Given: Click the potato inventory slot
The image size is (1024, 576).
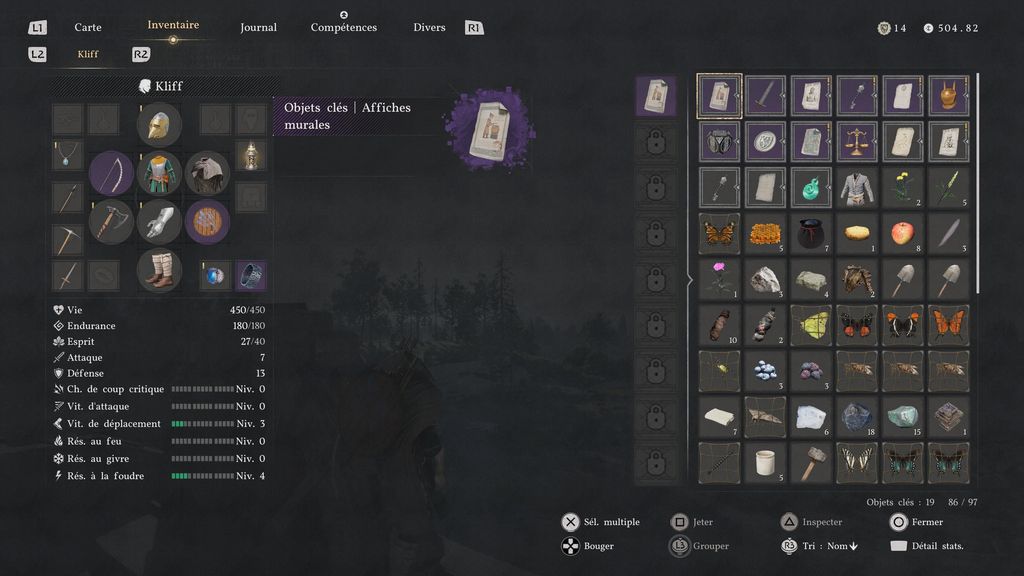Looking at the screenshot, I should click(x=856, y=233).
